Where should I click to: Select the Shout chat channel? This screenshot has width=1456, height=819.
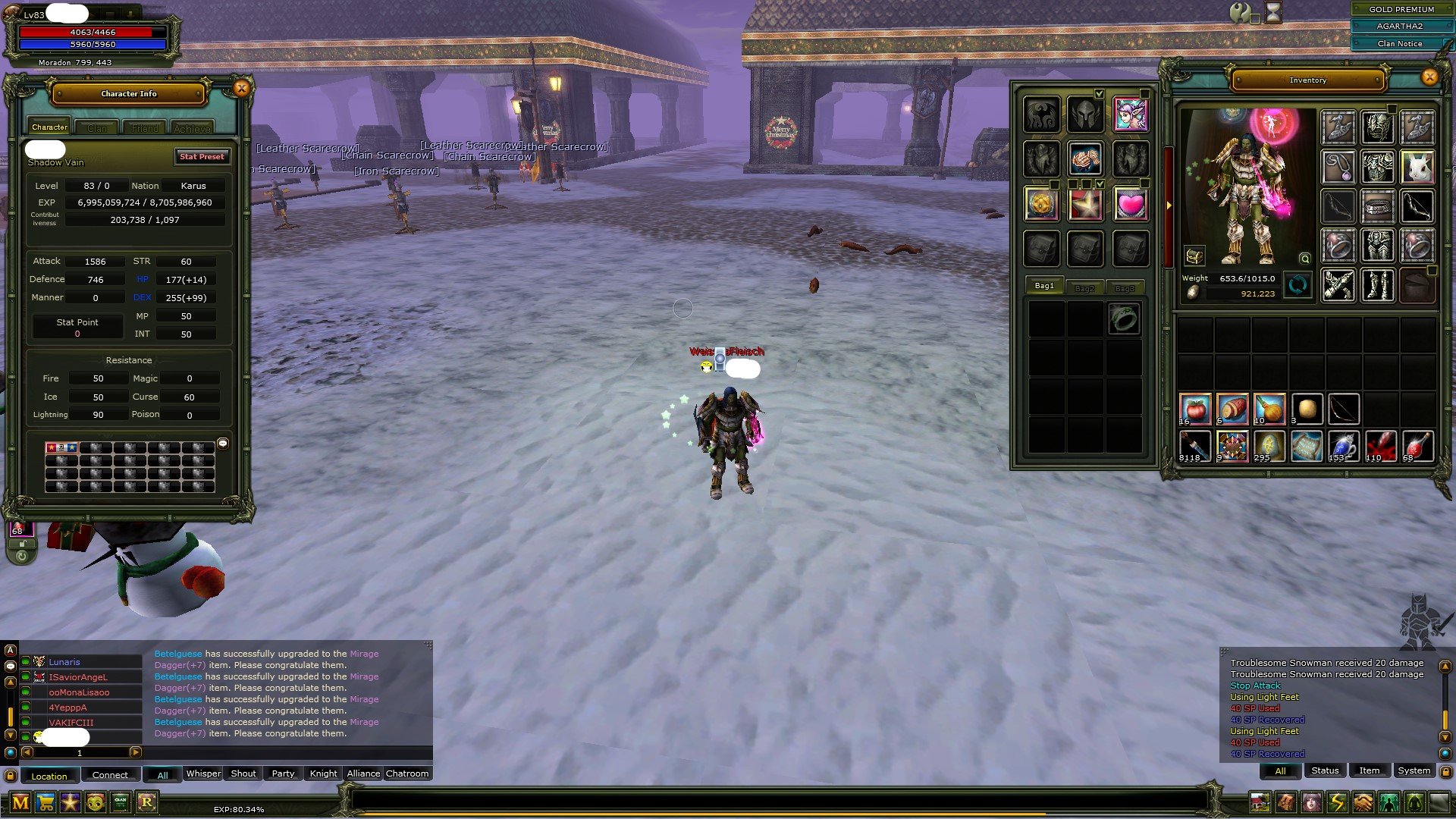pyautogui.click(x=243, y=773)
